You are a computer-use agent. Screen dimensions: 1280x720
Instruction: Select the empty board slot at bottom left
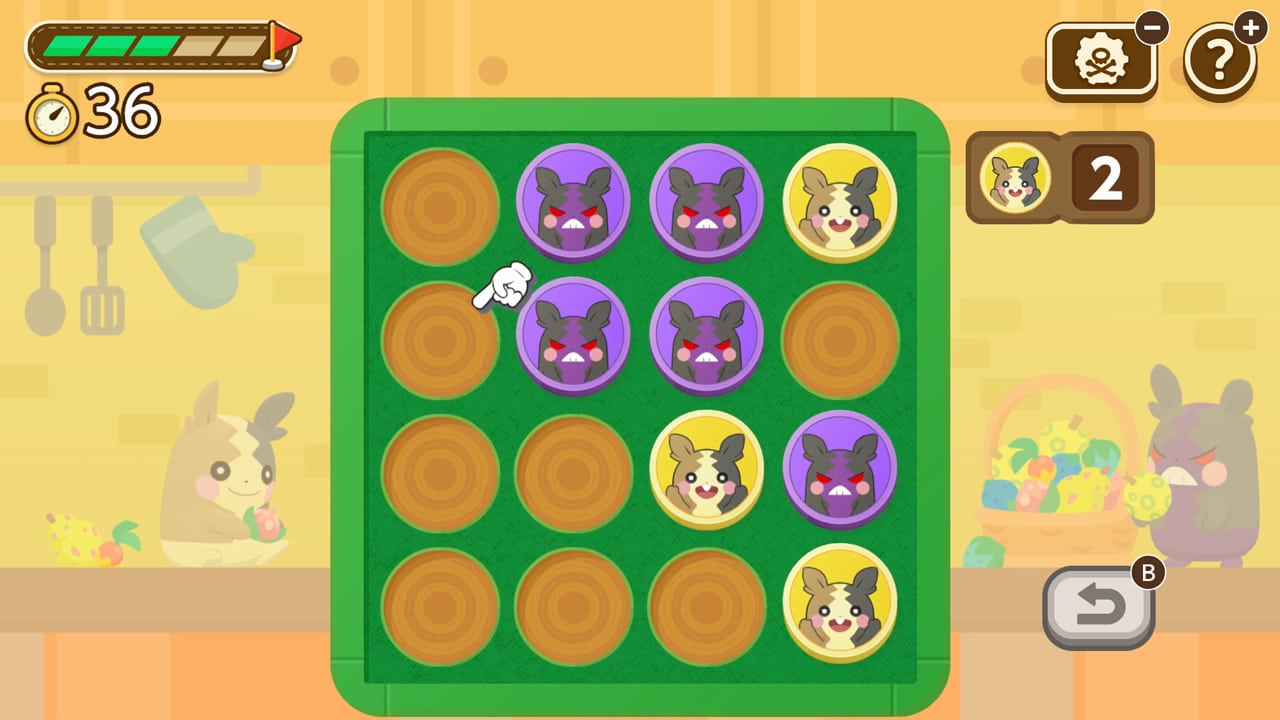440,605
